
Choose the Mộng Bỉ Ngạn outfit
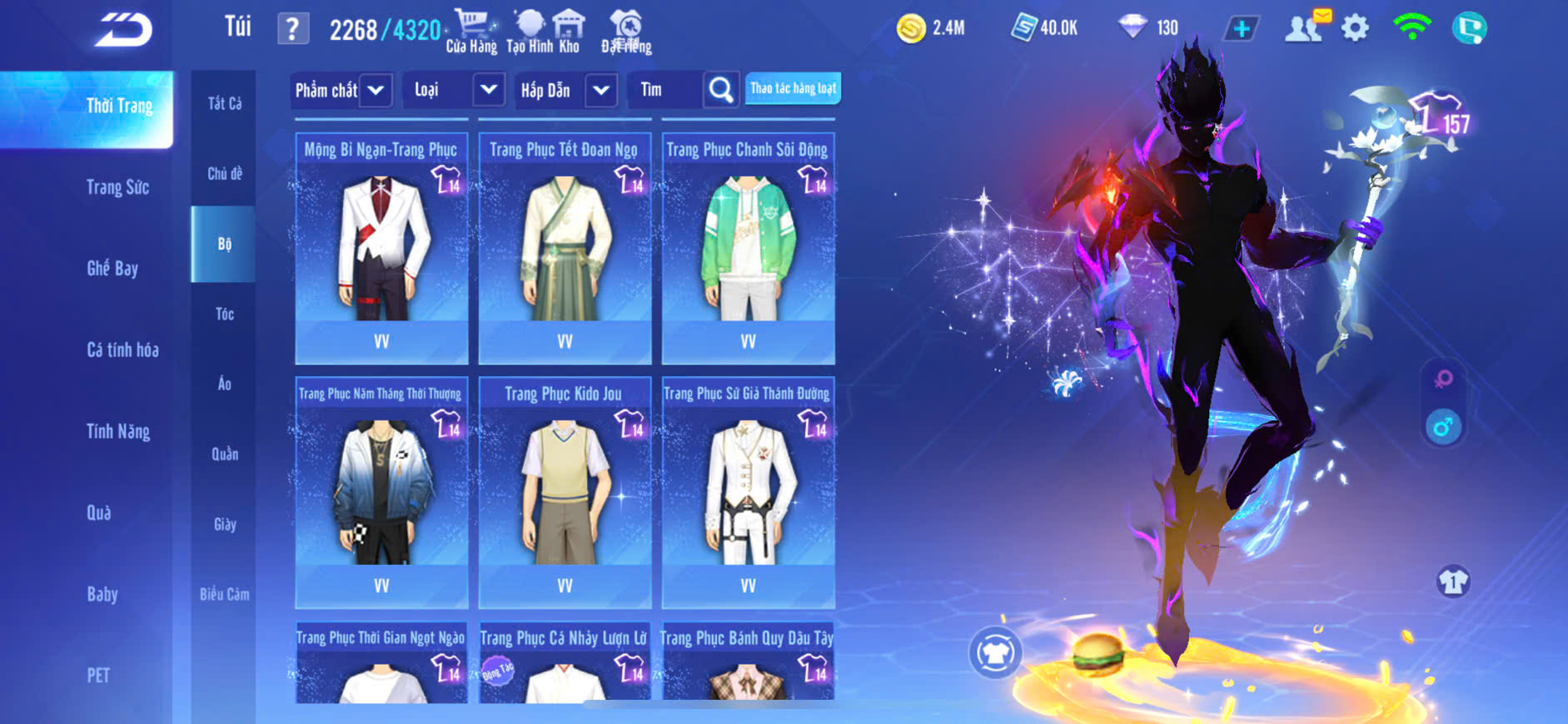coord(381,248)
